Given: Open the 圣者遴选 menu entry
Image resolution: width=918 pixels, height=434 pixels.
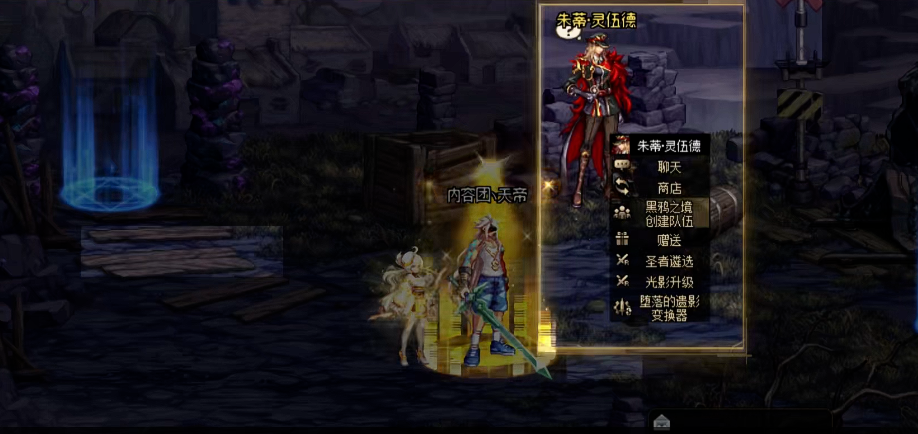Looking at the screenshot, I should coord(669,261).
